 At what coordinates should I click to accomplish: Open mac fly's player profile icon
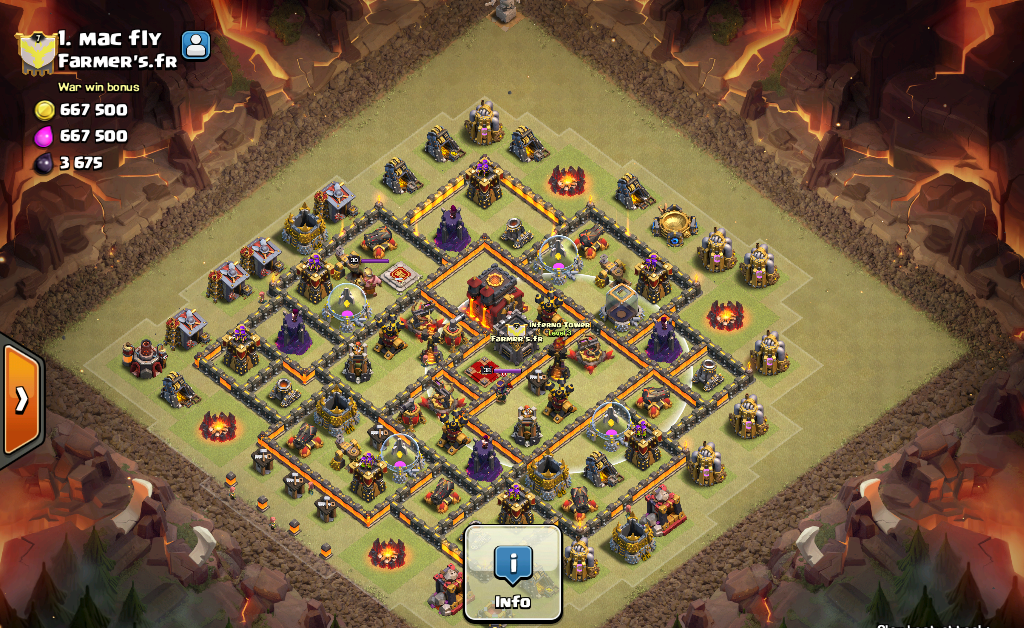tap(196, 45)
